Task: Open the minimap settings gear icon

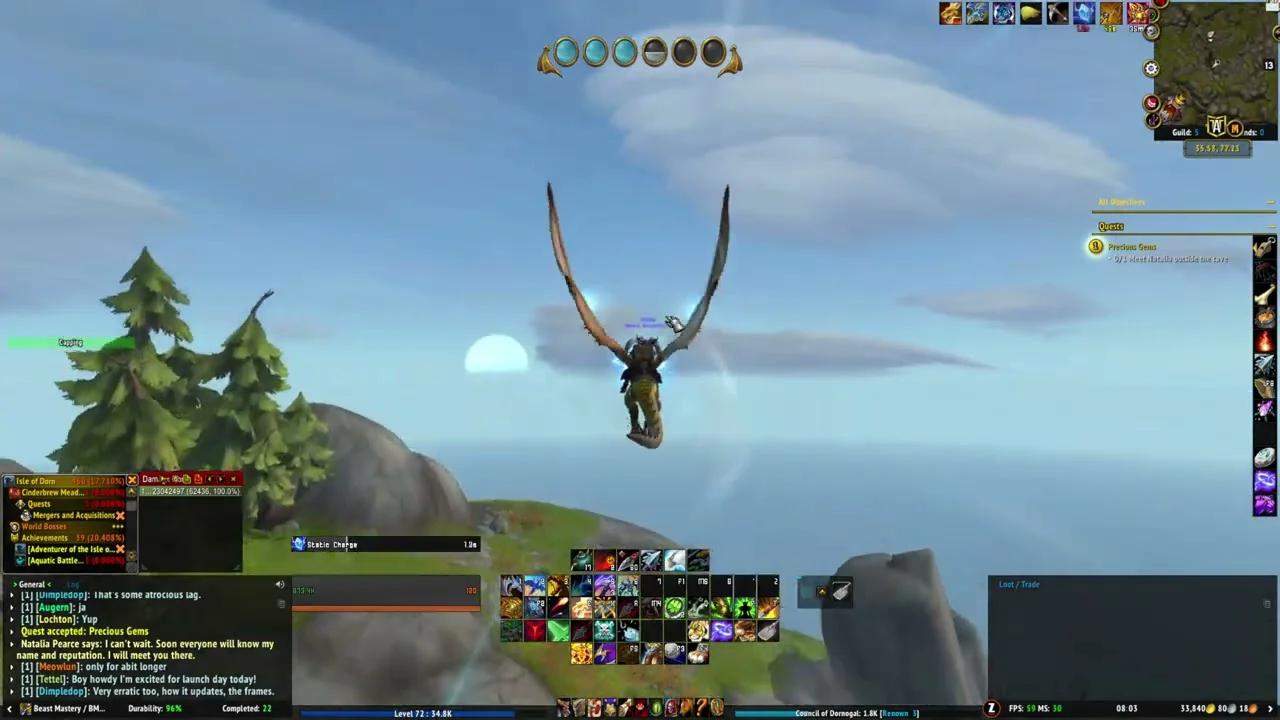Action: tap(1151, 67)
